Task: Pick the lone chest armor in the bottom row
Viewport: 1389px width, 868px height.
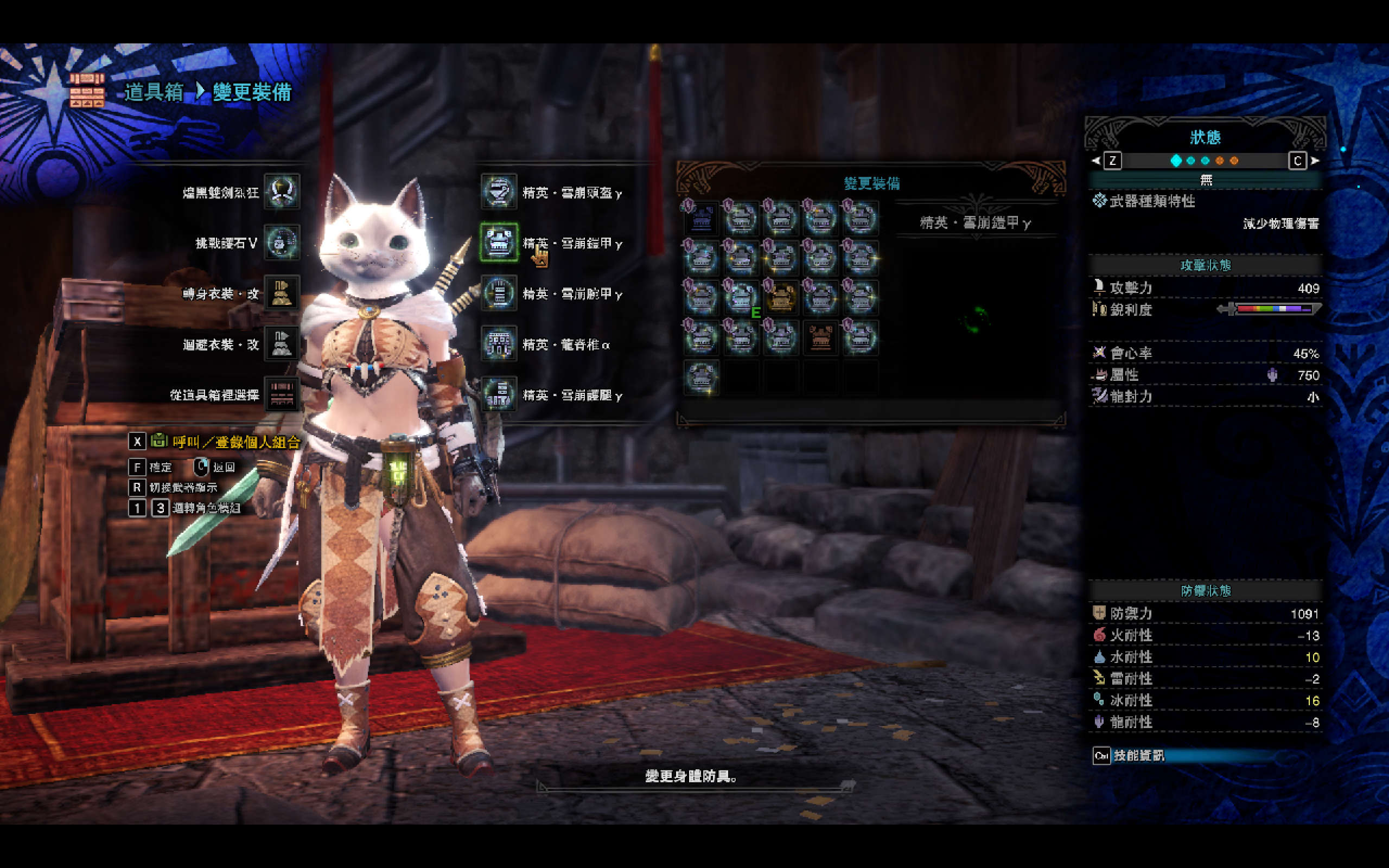Action: tap(701, 377)
